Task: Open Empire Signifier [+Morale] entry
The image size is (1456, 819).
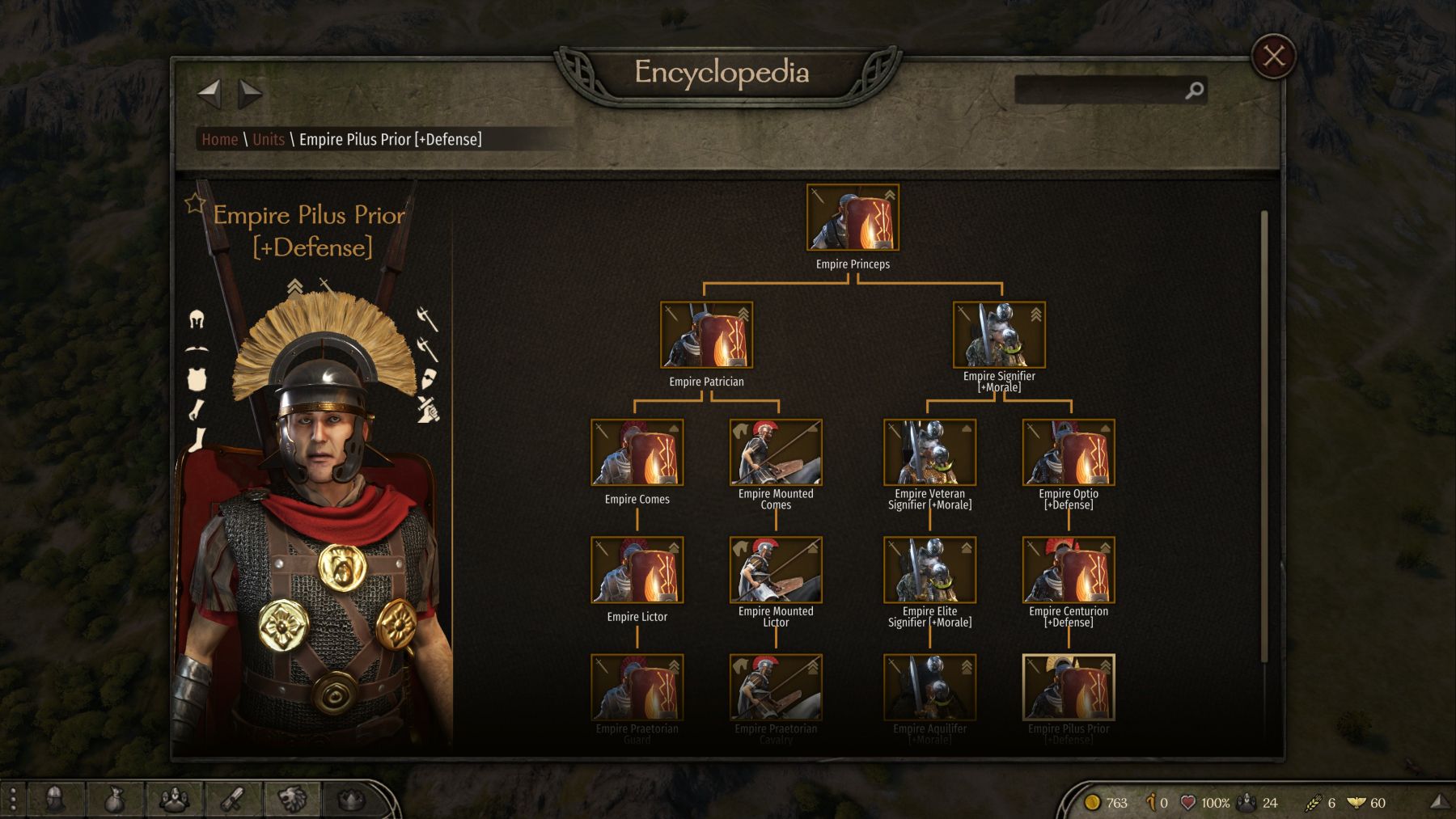Action: tap(999, 335)
